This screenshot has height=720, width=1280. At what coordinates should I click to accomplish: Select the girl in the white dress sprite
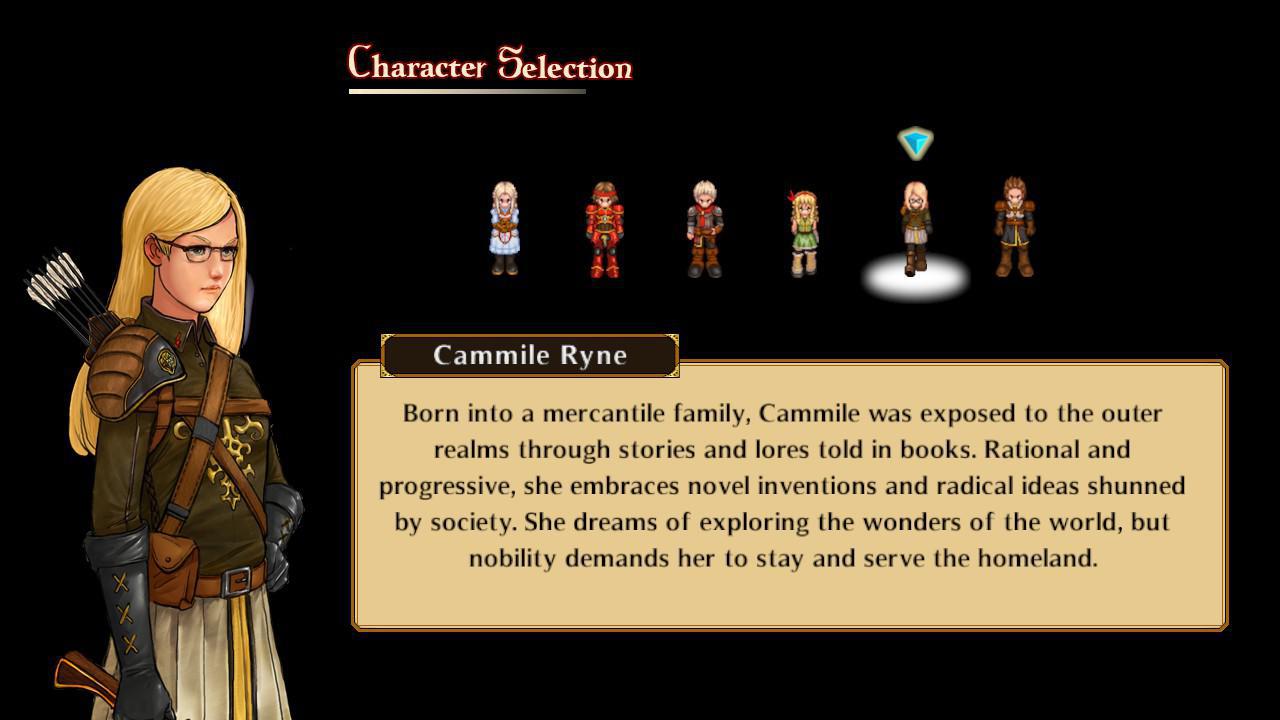point(503,225)
